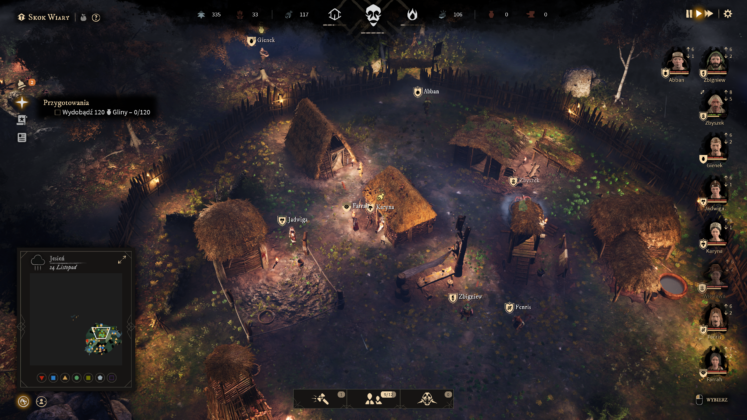
Task: Click the glowing cross icon beside objectives
Action: click(22, 102)
